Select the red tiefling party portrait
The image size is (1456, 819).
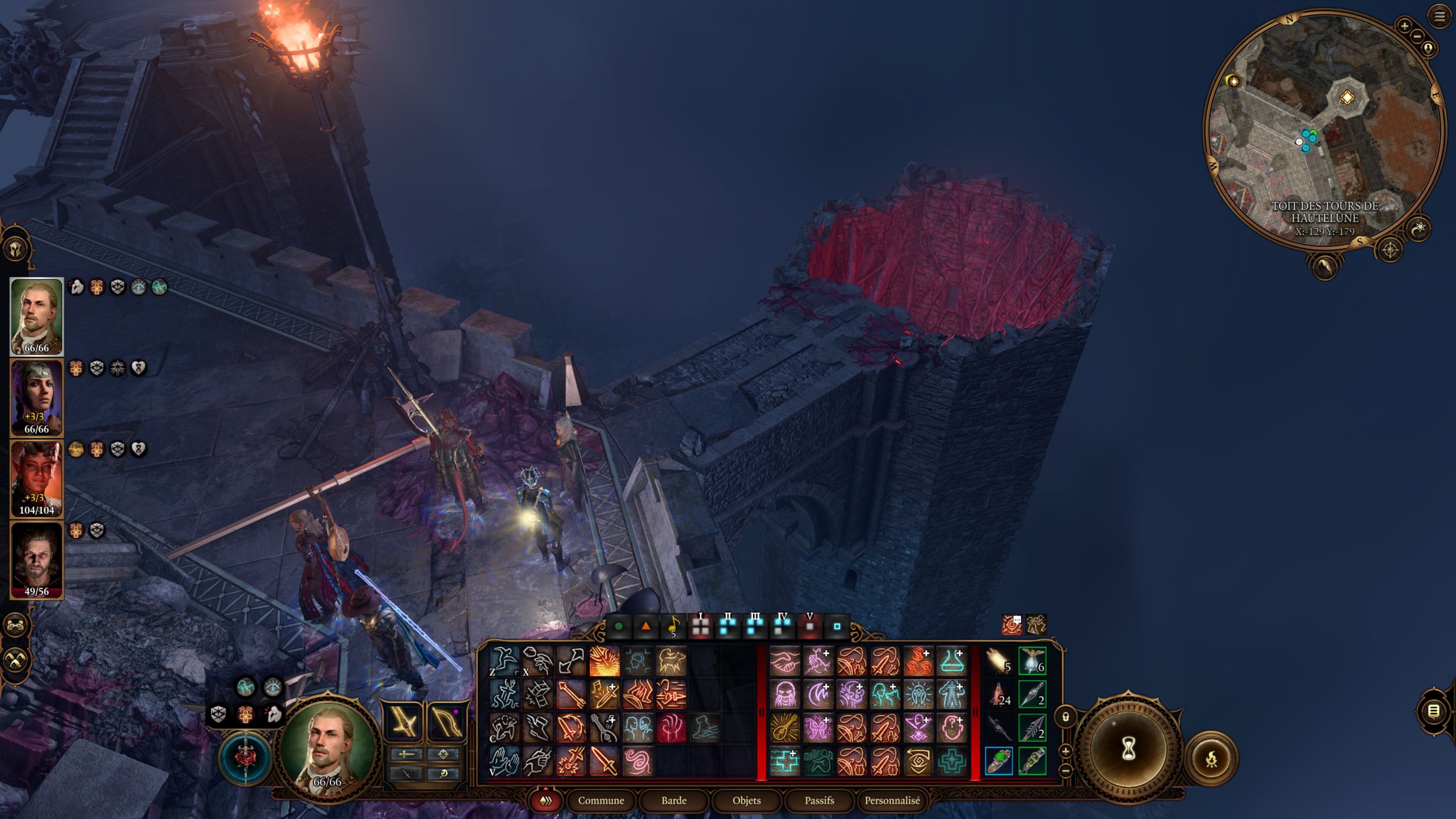pyautogui.click(x=37, y=478)
